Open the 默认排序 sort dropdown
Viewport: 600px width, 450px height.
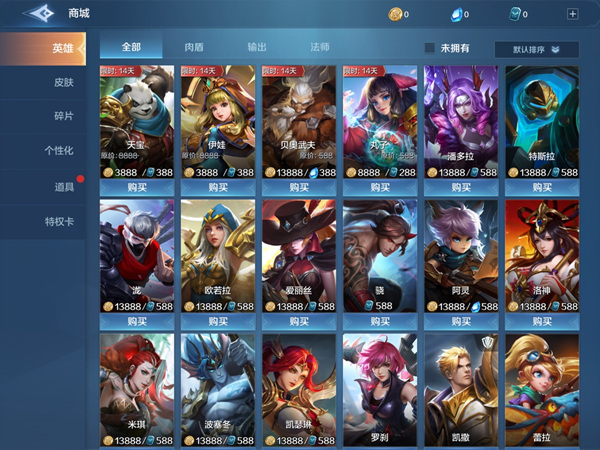(x=536, y=49)
